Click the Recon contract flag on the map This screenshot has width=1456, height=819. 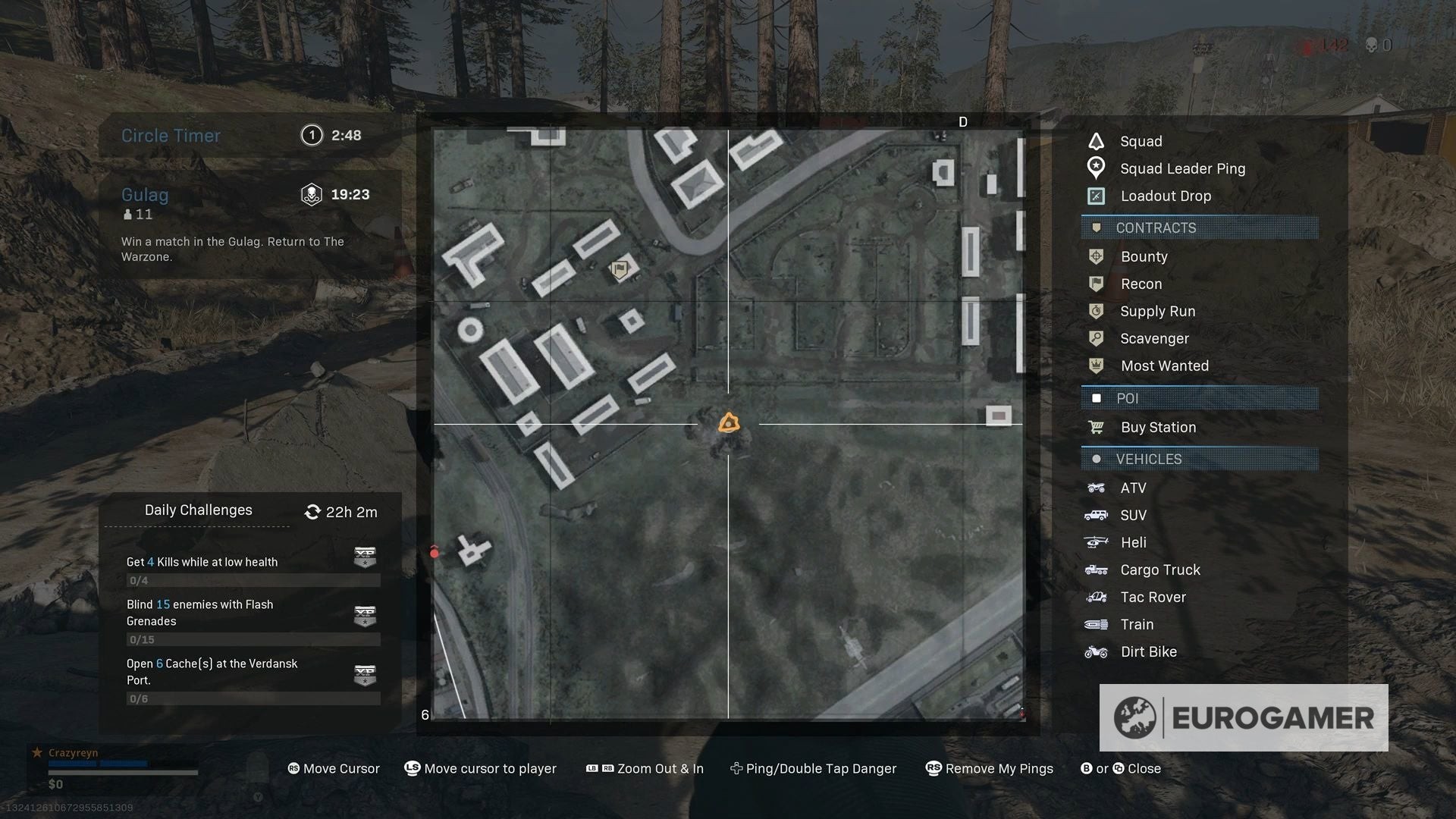620,268
